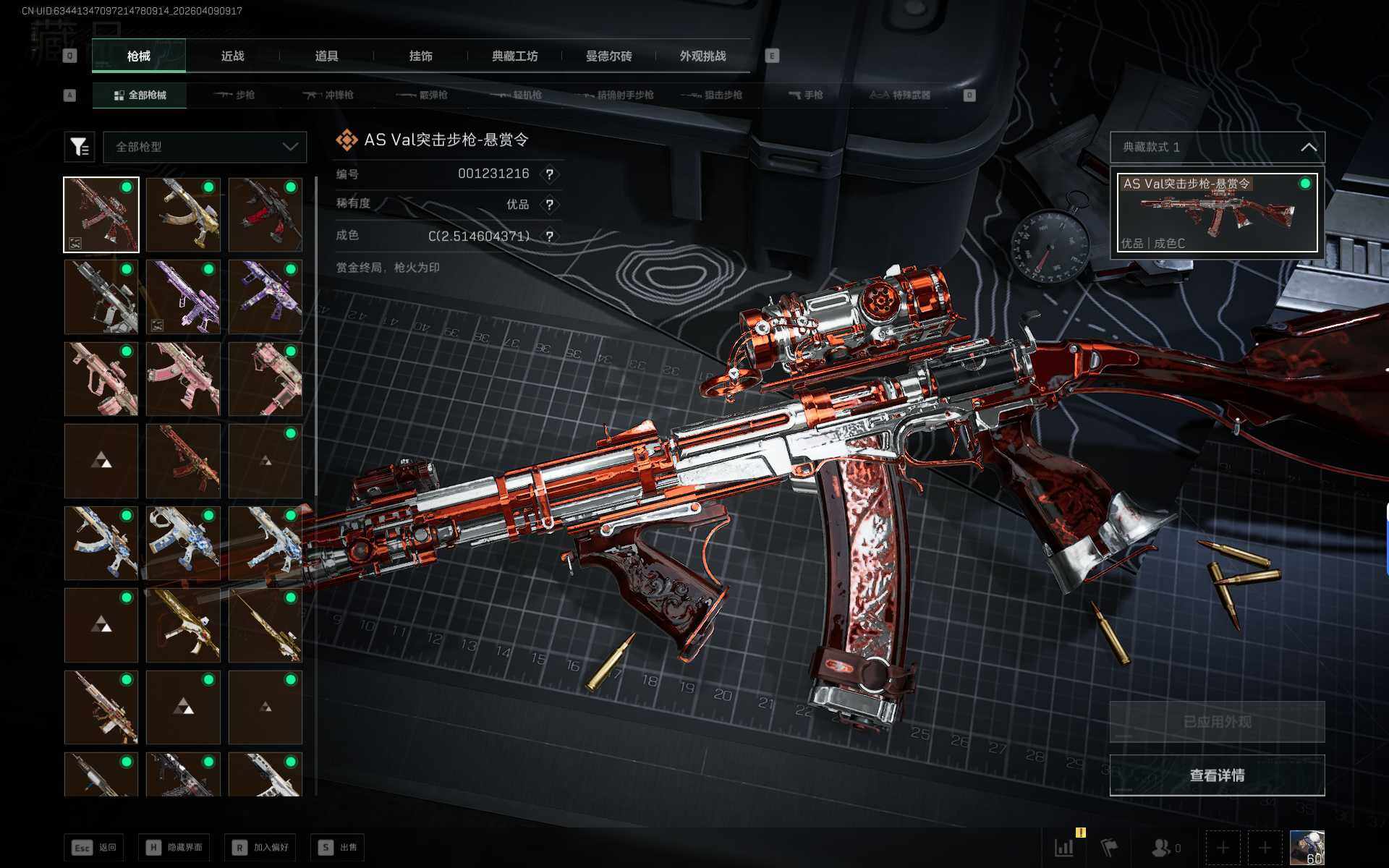Open the 道具 items tab
The height and width of the screenshot is (868, 1389).
click(x=326, y=56)
